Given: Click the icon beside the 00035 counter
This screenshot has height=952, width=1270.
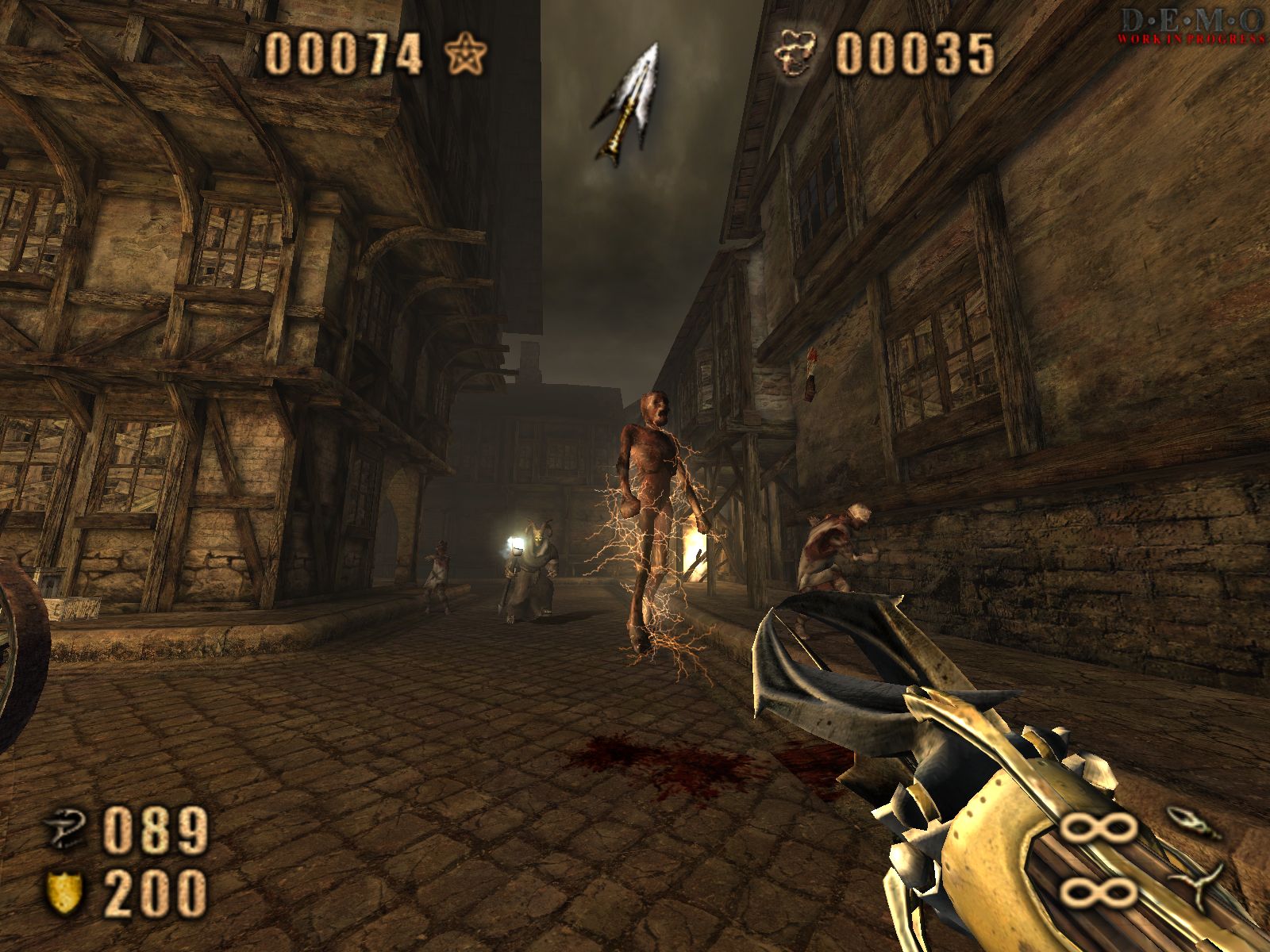Looking at the screenshot, I should tap(799, 53).
